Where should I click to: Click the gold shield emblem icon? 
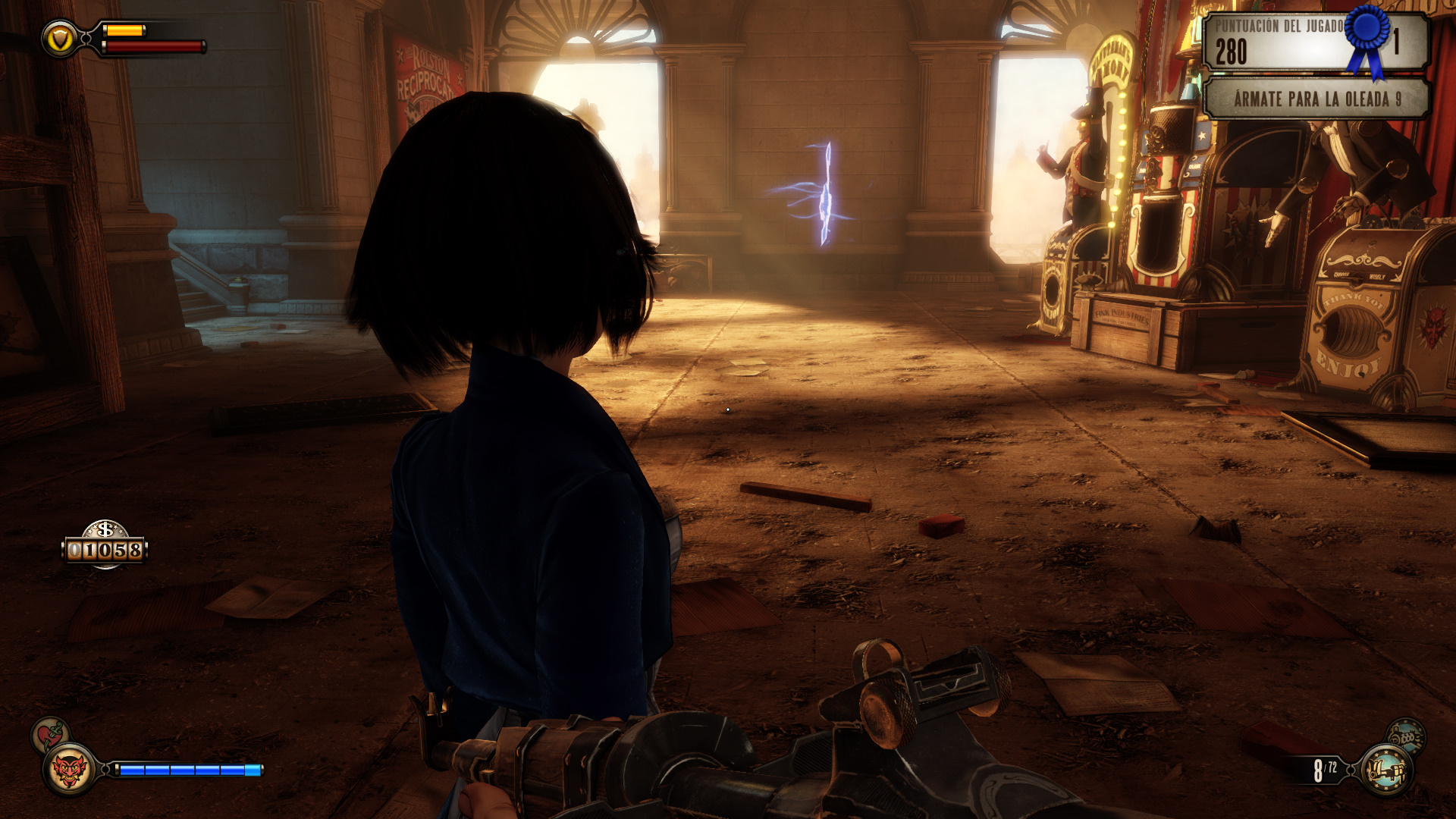click(x=59, y=38)
